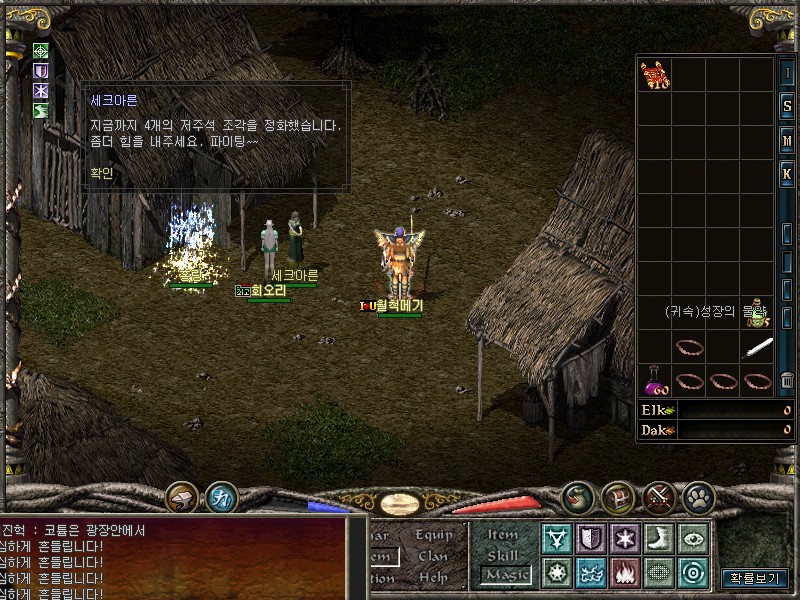Select the Magic hotbar tab
The width and height of the screenshot is (800, 600).
[505, 575]
